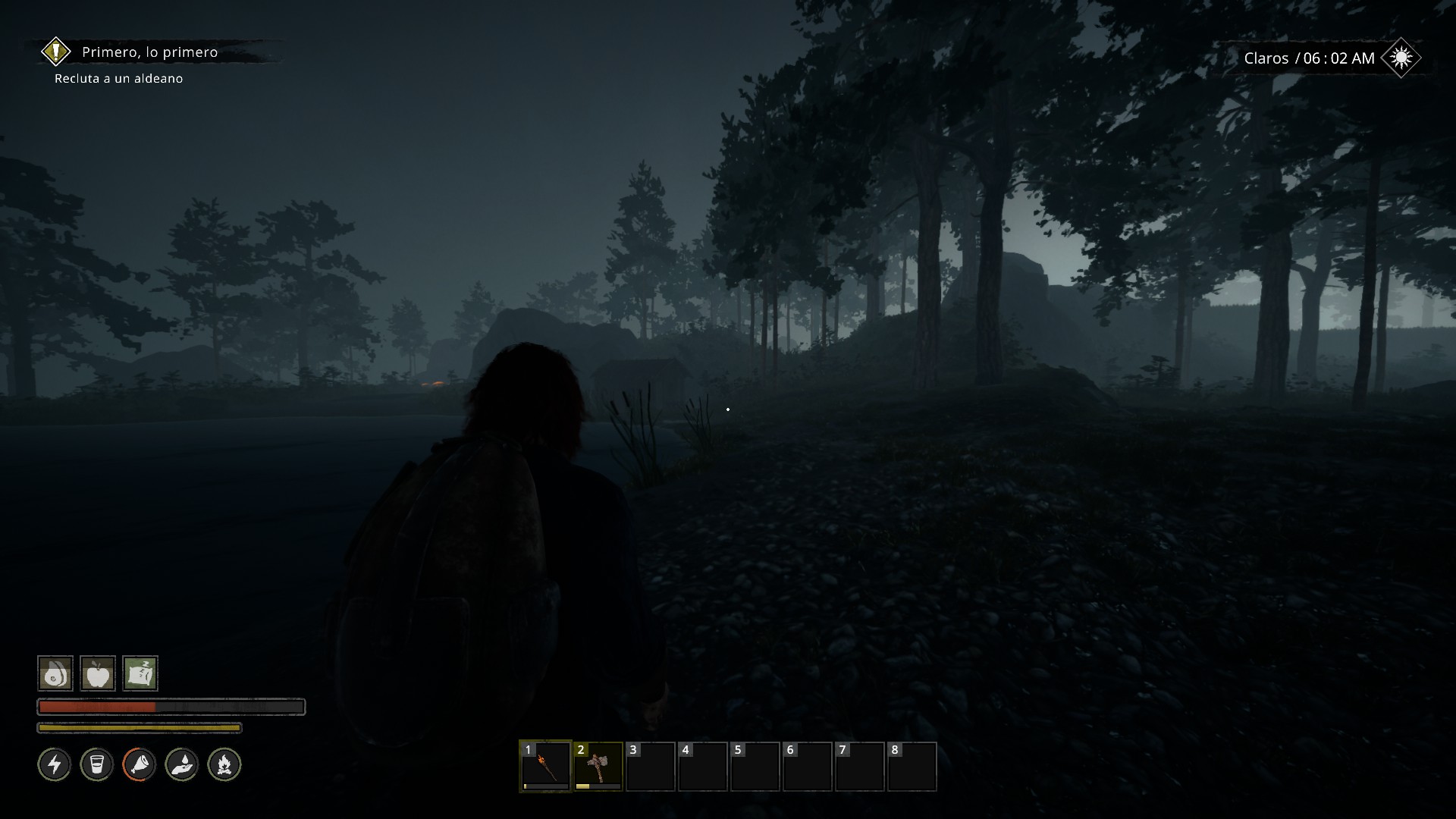Select the stone axe in hotbar slot 2

[598, 767]
